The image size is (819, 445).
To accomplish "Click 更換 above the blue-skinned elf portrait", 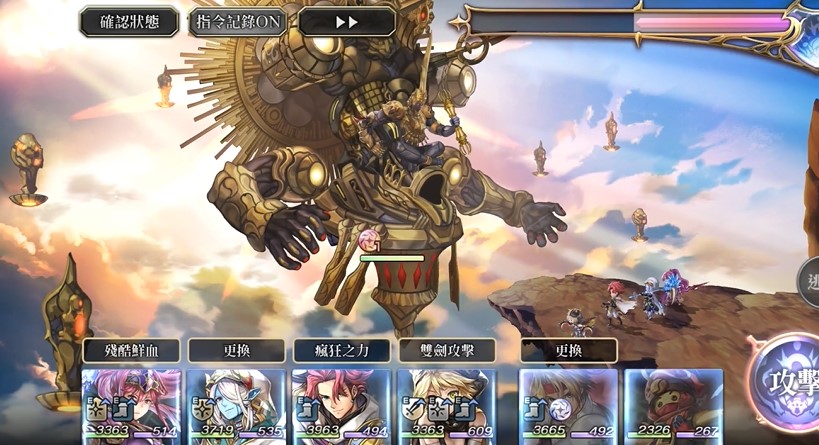I will [x=236, y=351].
